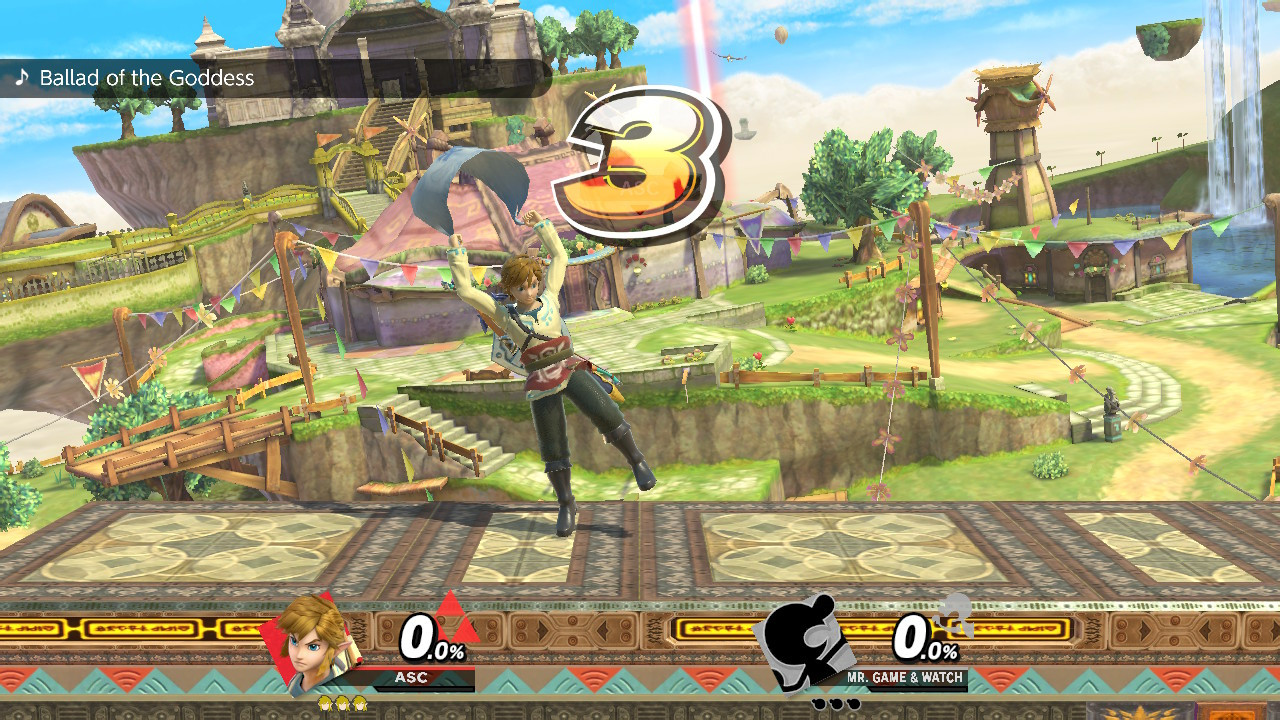
Task: Select the first Link stock head icon
Action: point(324,703)
